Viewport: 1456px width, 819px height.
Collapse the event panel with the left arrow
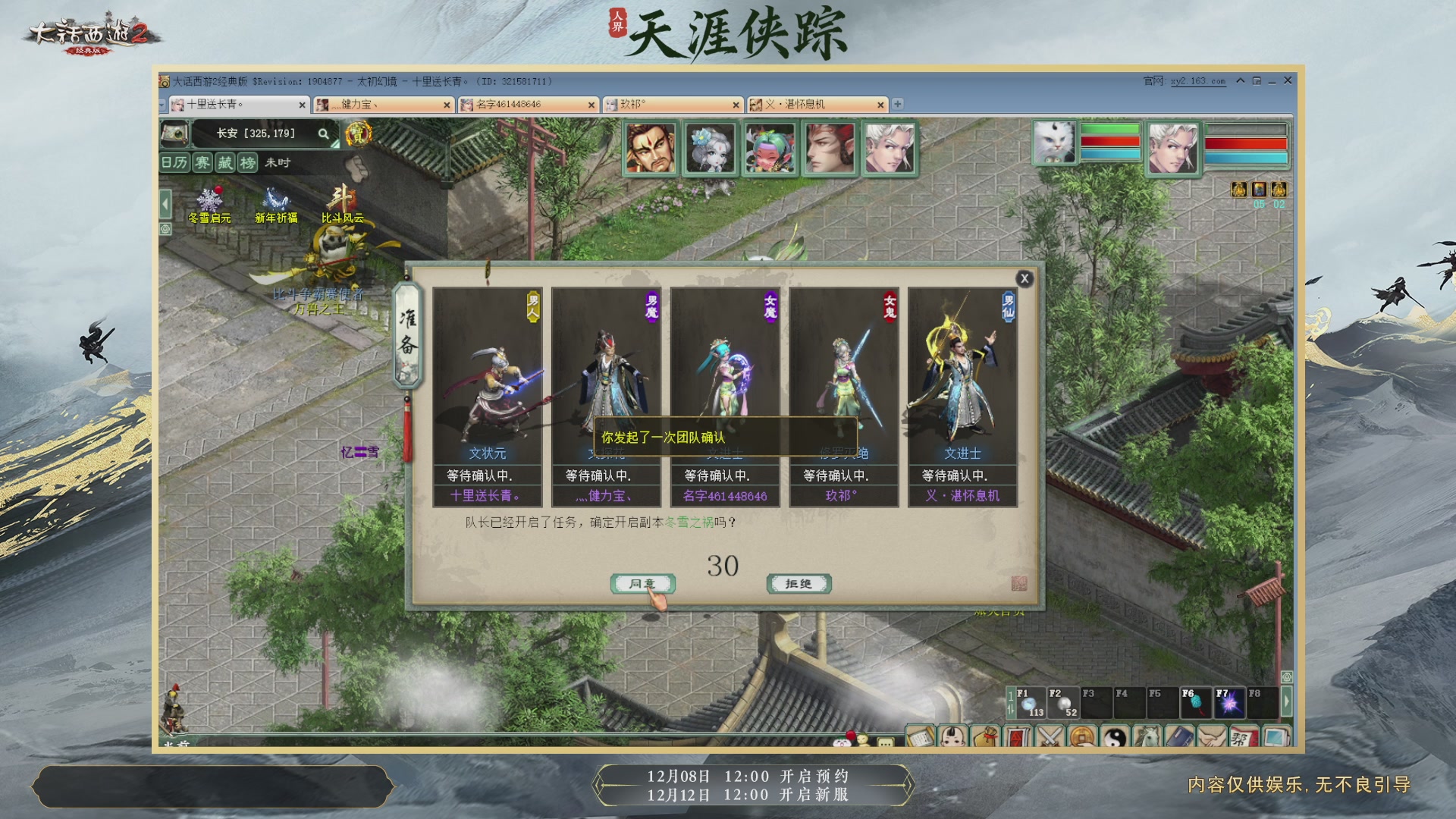[x=165, y=203]
